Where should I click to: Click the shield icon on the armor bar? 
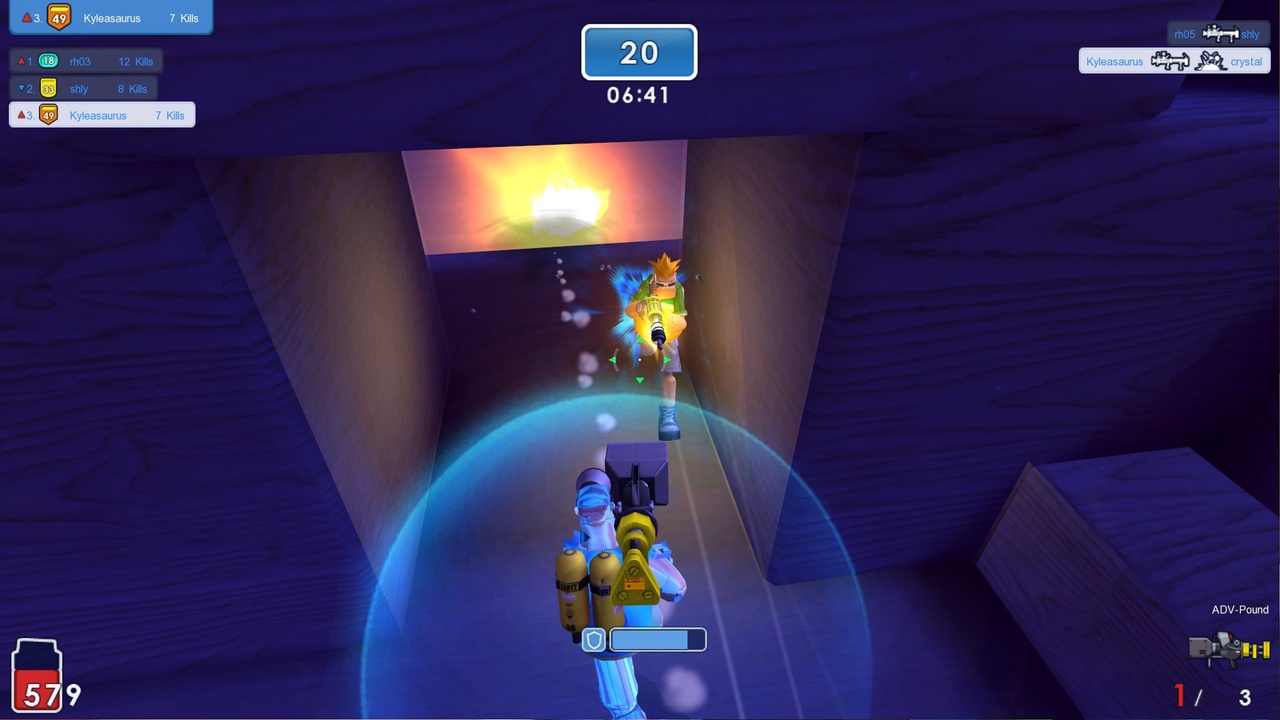click(592, 639)
